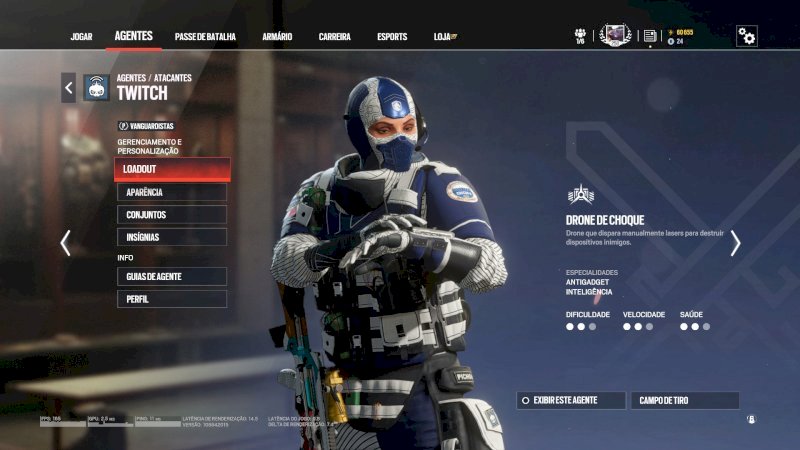View the agent Perfil entry
The height and width of the screenshot is (450, 800).
pos(172,299)
